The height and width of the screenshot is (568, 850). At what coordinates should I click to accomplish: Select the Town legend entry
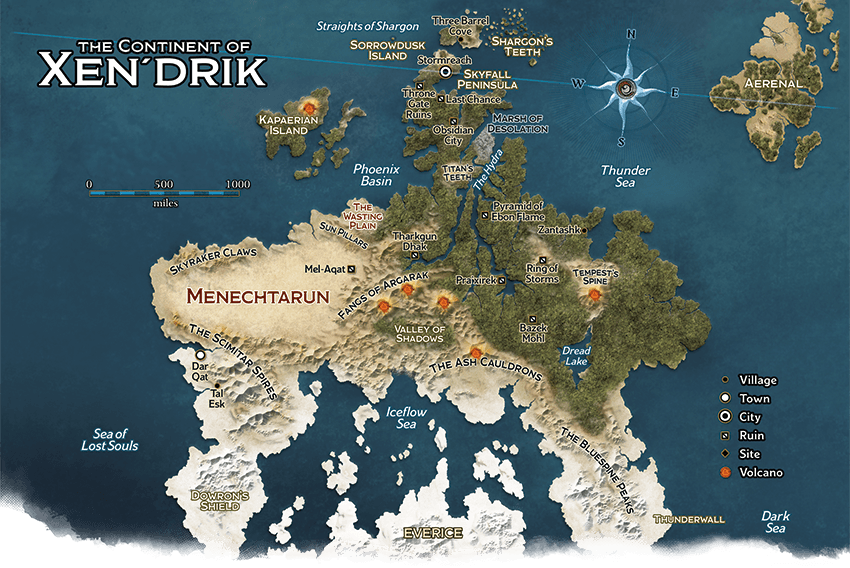point(745,399)
